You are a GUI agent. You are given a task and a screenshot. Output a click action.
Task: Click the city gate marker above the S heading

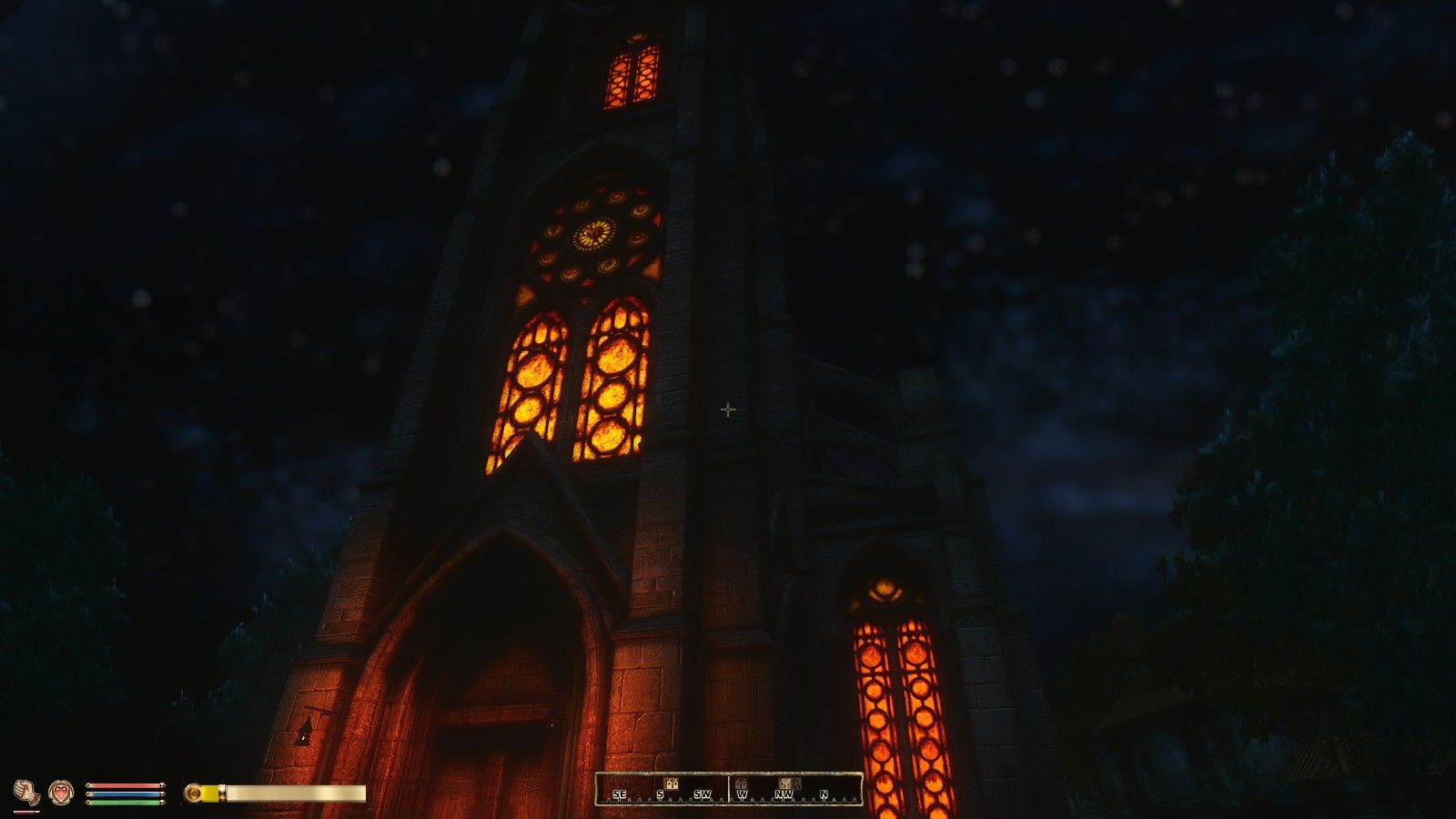[x=671, y=784]
